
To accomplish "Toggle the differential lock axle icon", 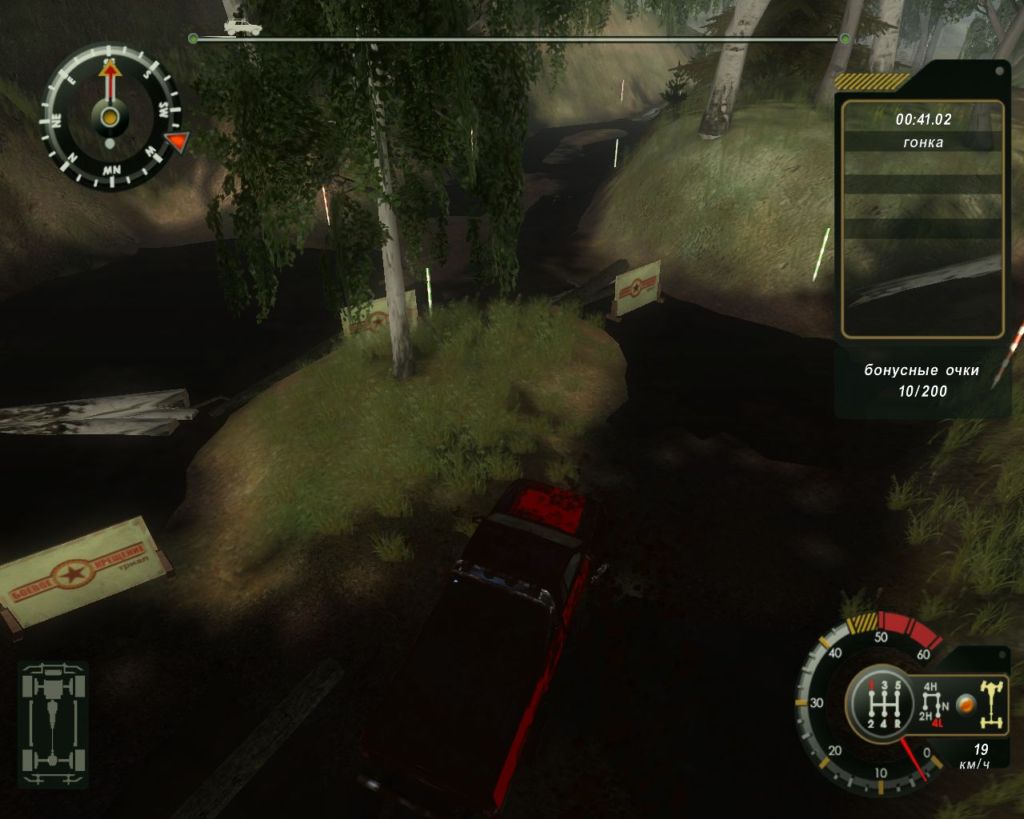I will (993, 704).
